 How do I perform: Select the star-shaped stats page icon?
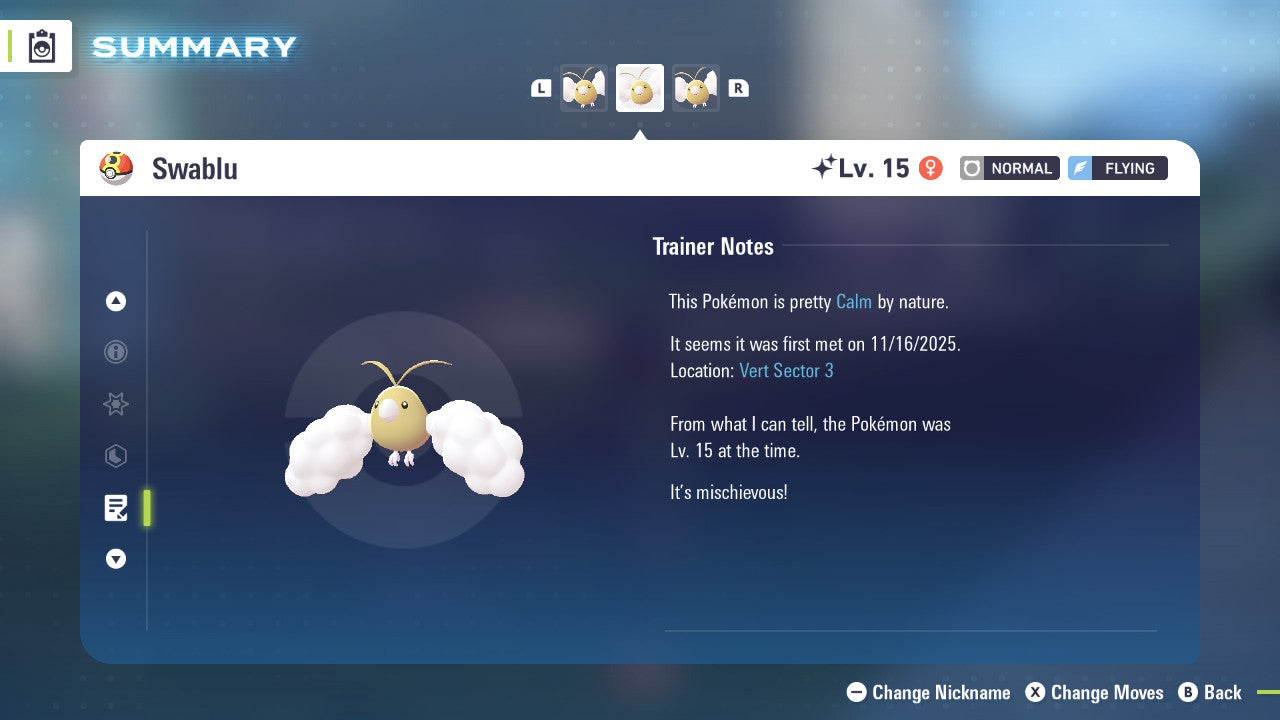(116, 404)
